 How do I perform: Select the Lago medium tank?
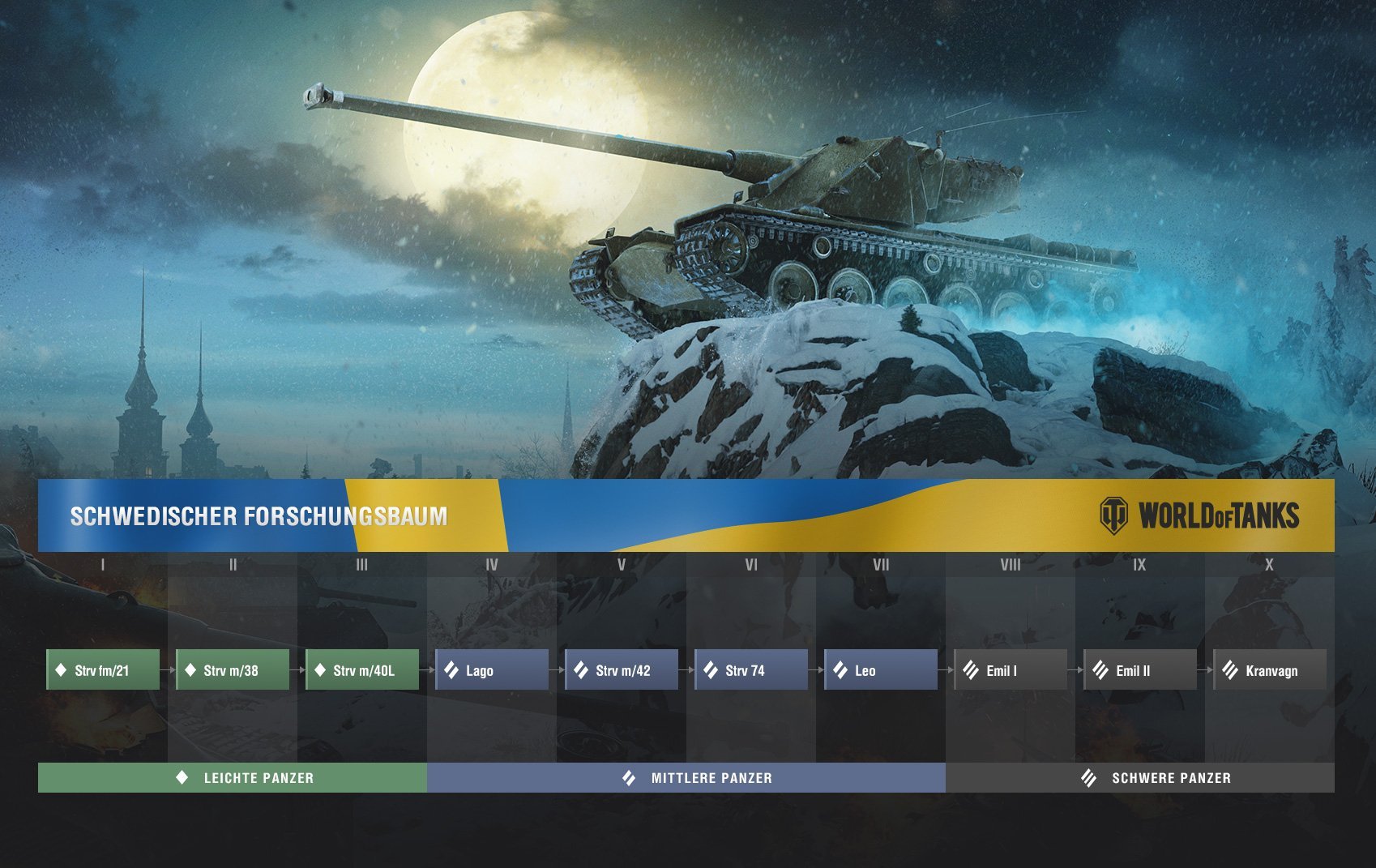[x=492, y=670]
